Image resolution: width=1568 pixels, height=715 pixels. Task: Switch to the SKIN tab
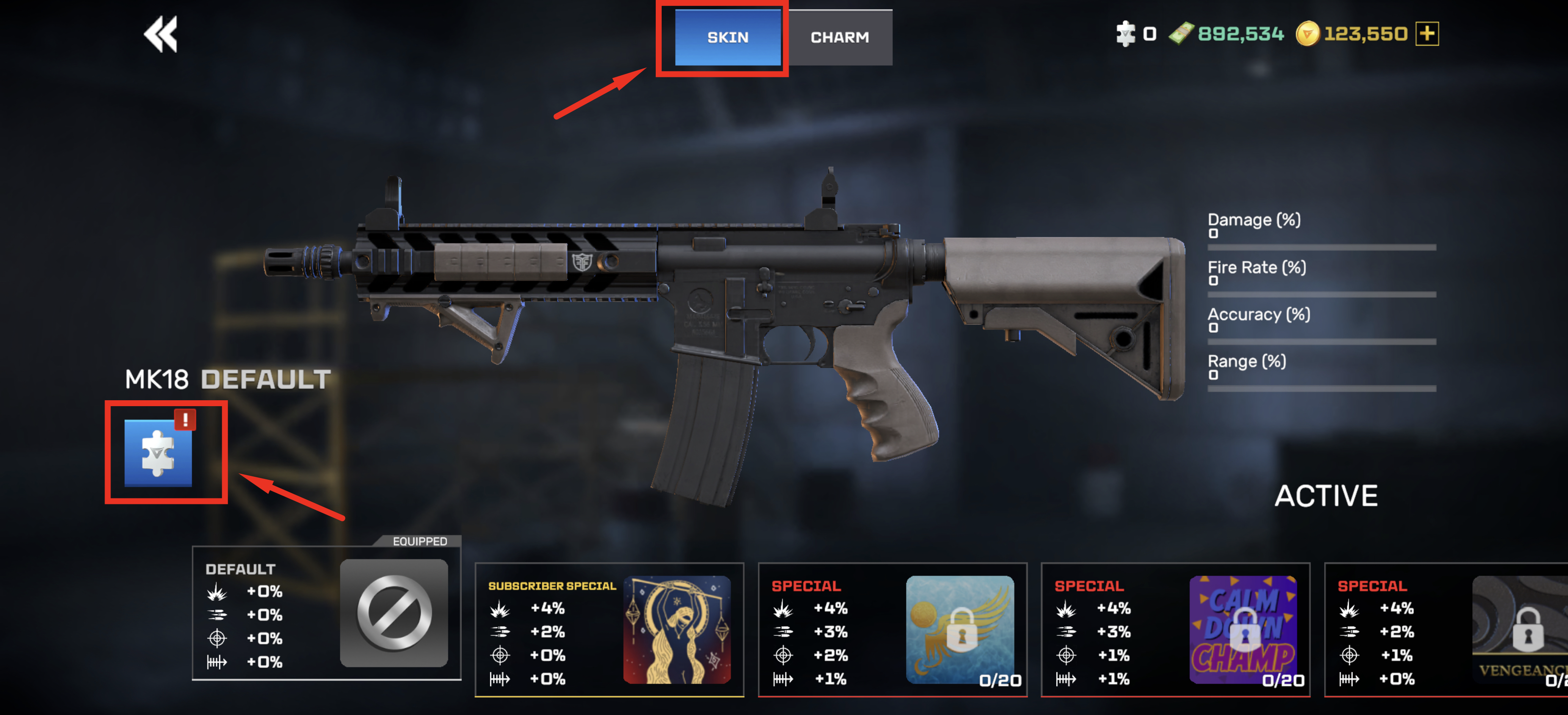727,37
